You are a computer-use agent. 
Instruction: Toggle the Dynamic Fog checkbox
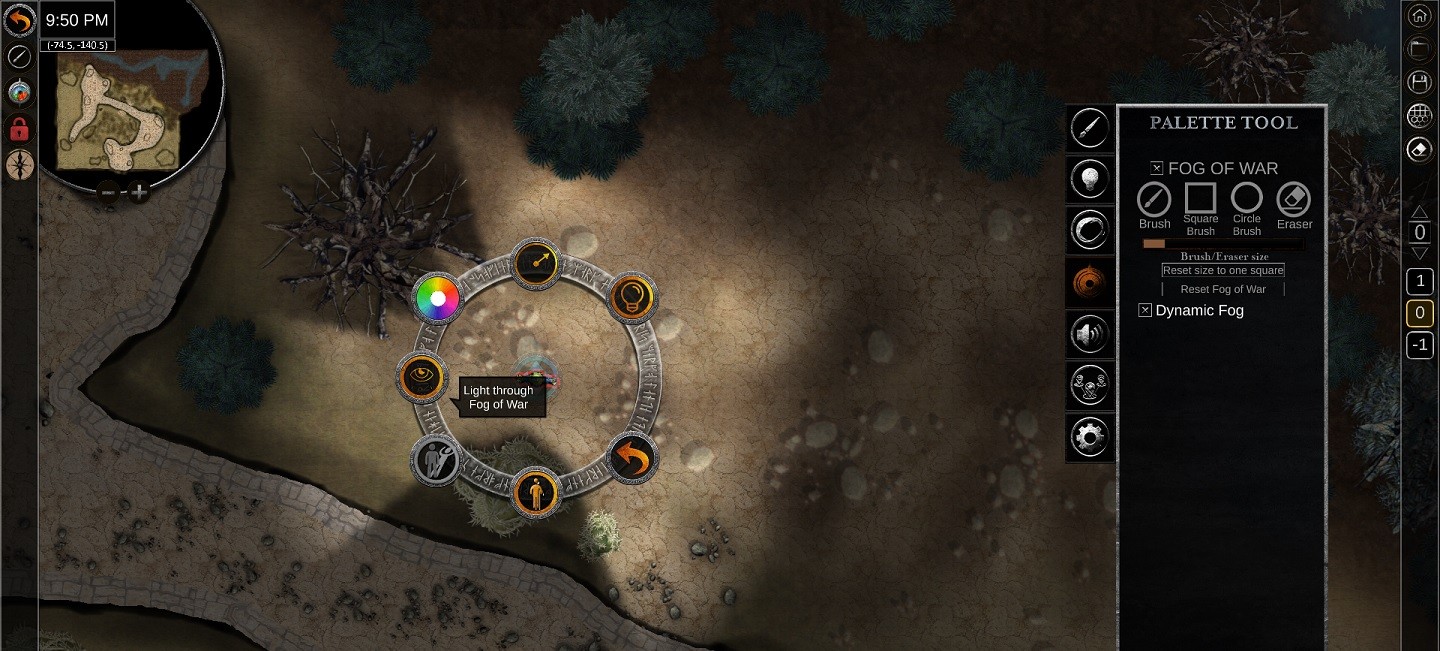point(1145,310)
